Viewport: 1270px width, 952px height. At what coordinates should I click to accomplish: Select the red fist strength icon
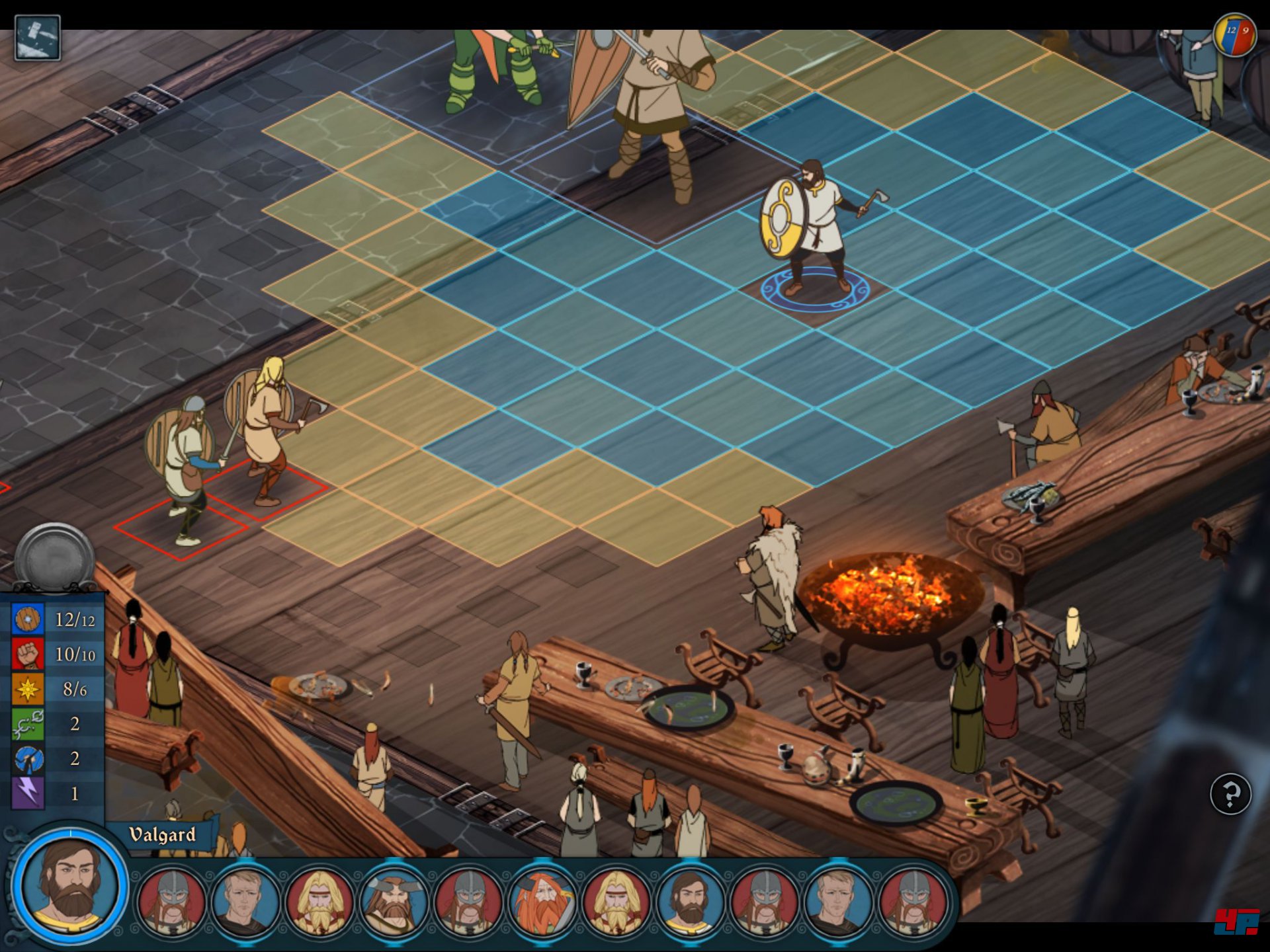click(28, 654)
